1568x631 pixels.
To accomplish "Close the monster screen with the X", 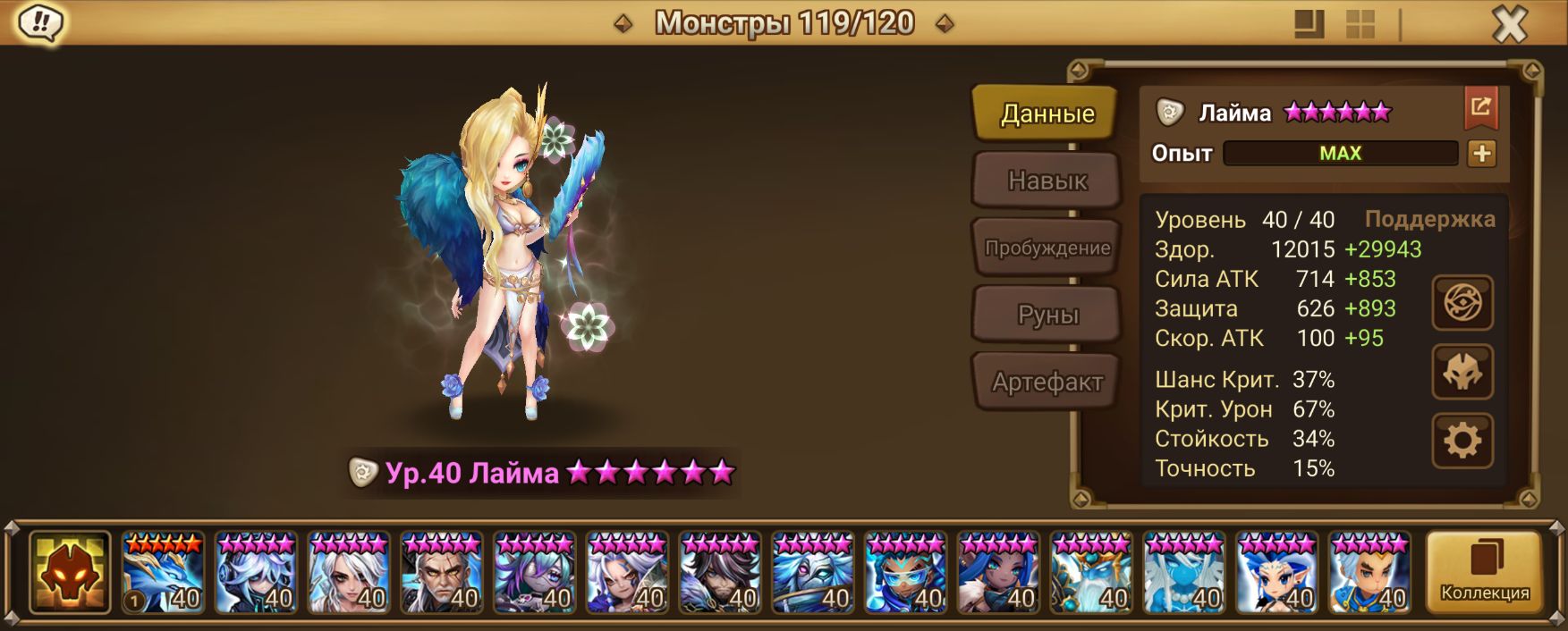I will (1510, 24).
